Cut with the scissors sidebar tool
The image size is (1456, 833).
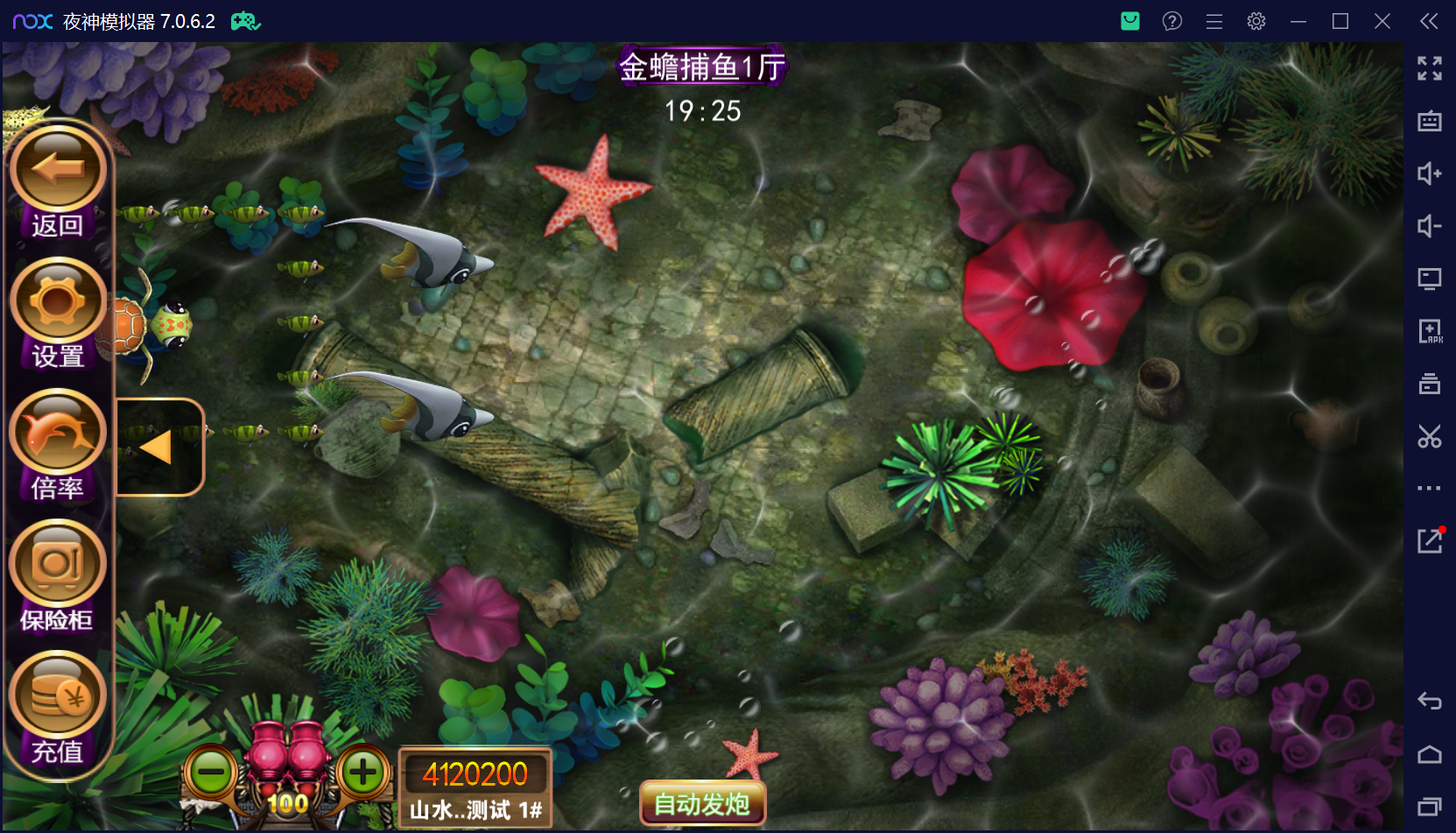tap(1430, 436)
